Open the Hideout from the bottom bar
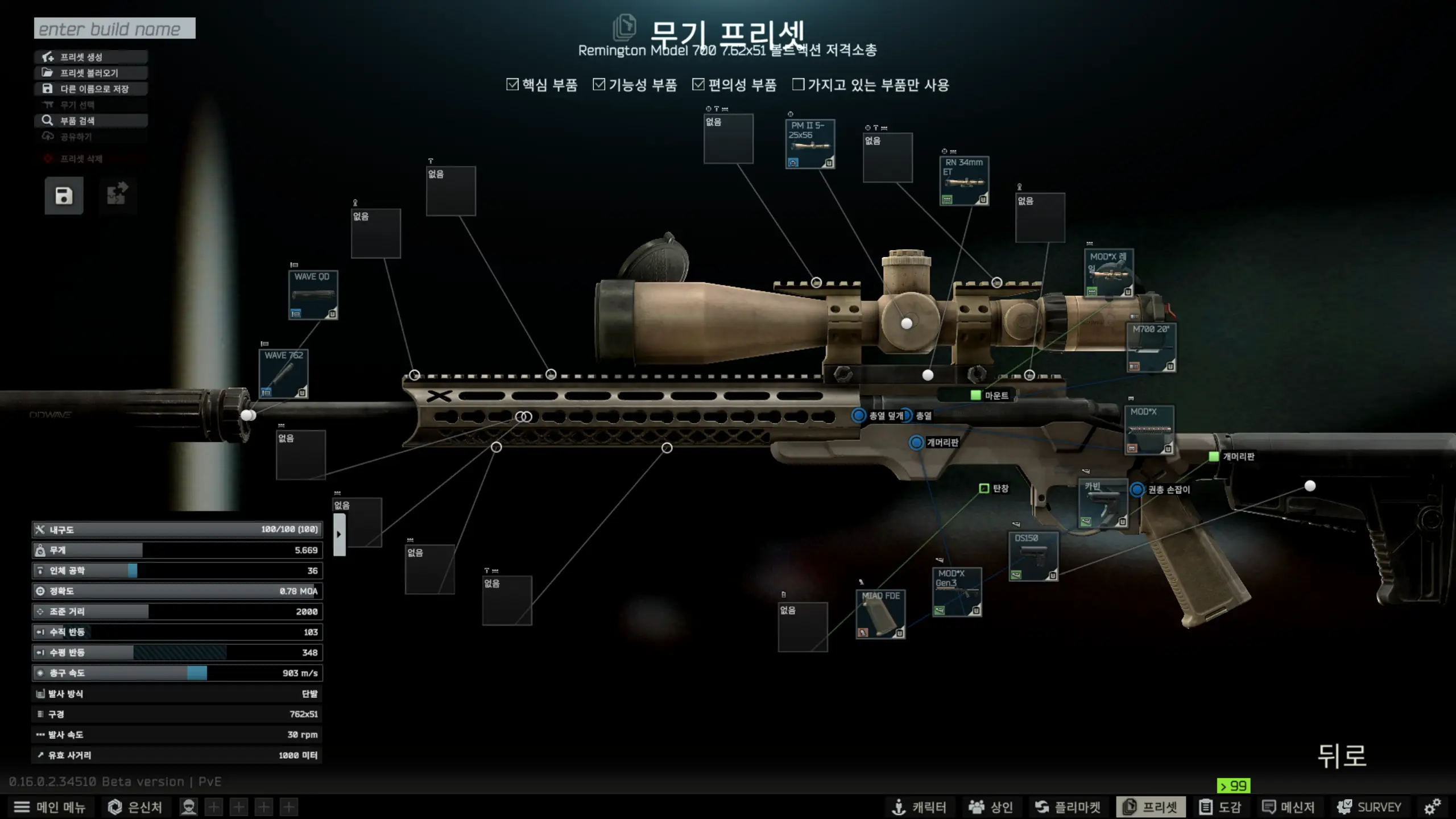 tap(135, 807)
